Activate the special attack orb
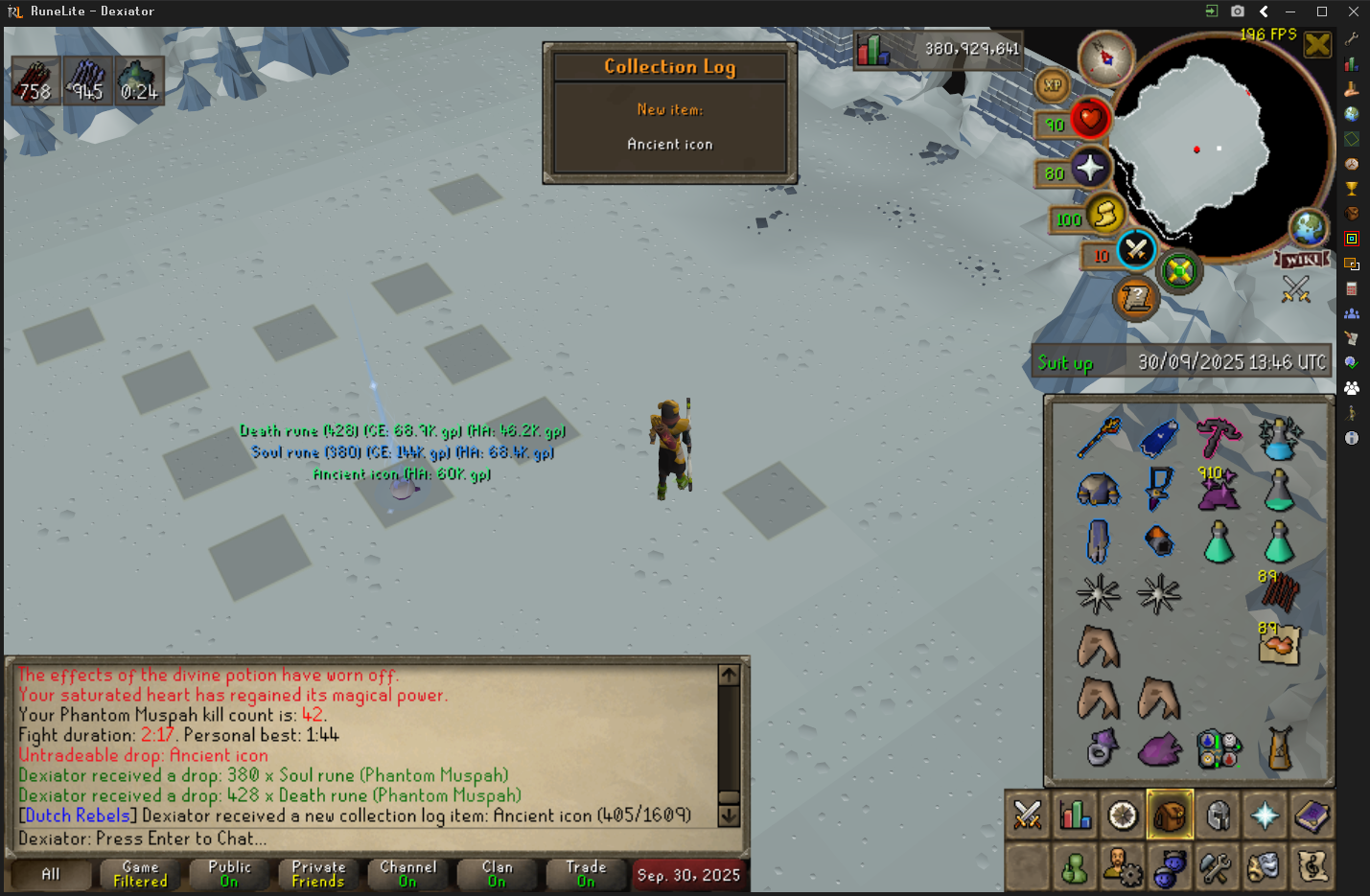 1136,251
